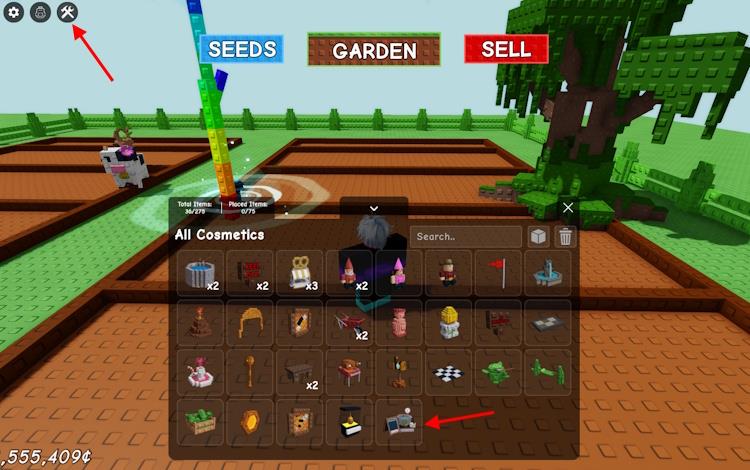Select the red SELL button
The width and height of the screenshot is (750, 470).
click(506, 49)
